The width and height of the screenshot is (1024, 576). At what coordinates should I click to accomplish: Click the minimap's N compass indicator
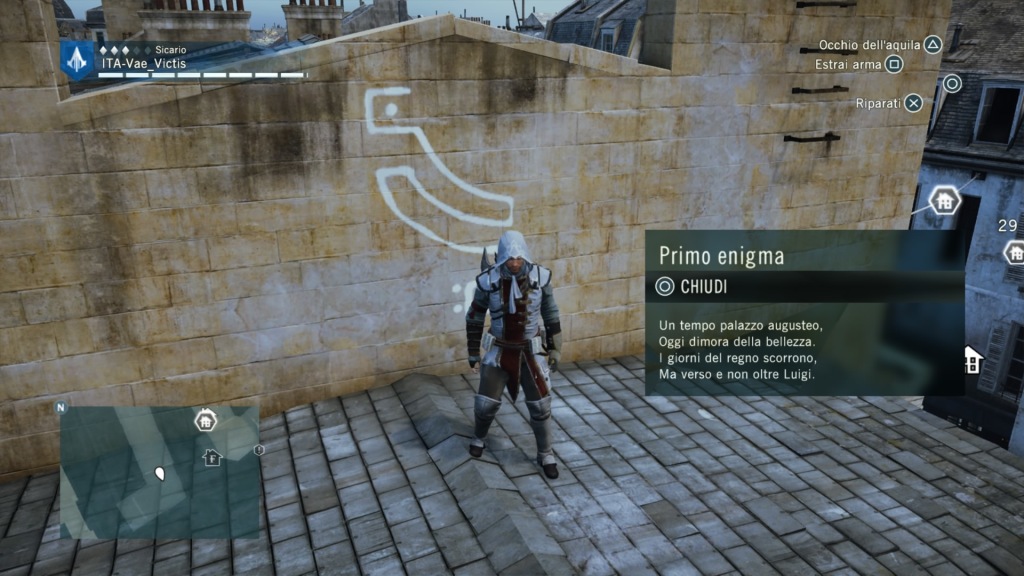coord(61,407)
